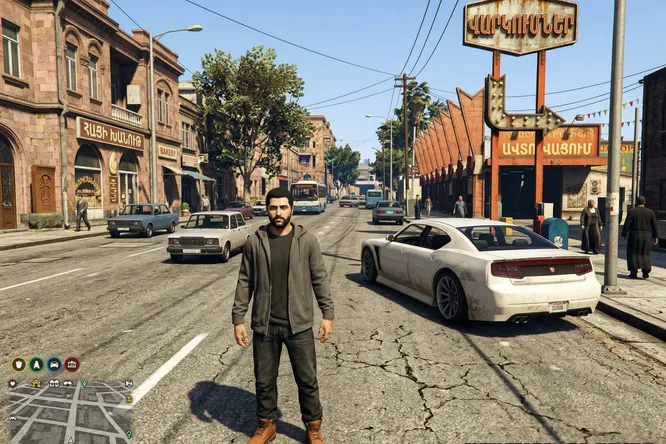Image resolution: width=666 pixels, height=444 pixels.
Task: Select the red-ringed briefcase icon
Action: tap(72, 365)
